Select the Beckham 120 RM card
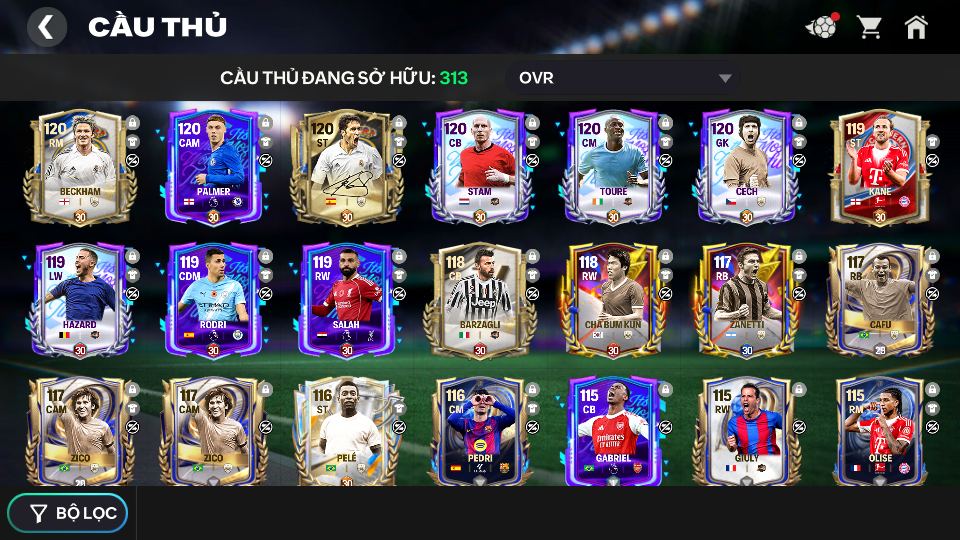 pos(79,166)
